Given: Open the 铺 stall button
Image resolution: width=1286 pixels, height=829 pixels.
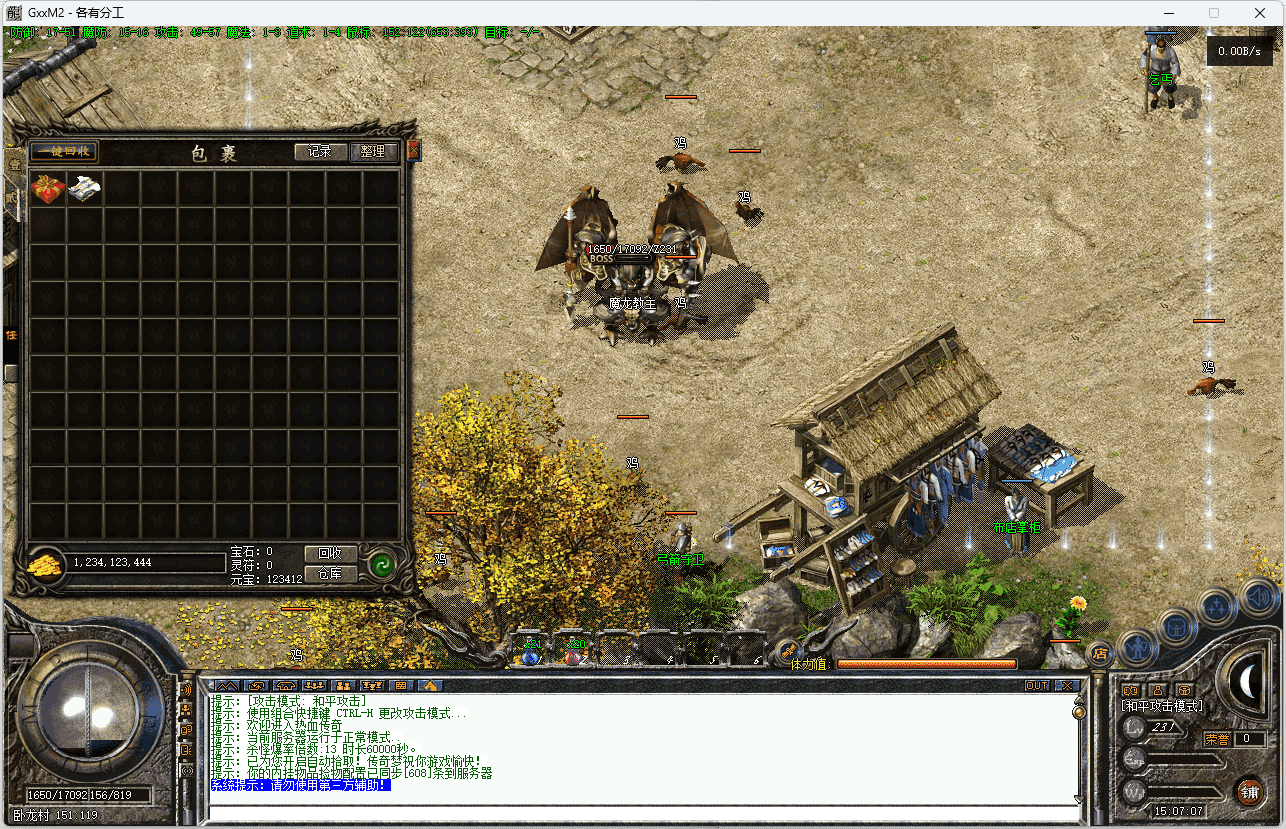Looking at the screenshot, I should point(1249,792).
